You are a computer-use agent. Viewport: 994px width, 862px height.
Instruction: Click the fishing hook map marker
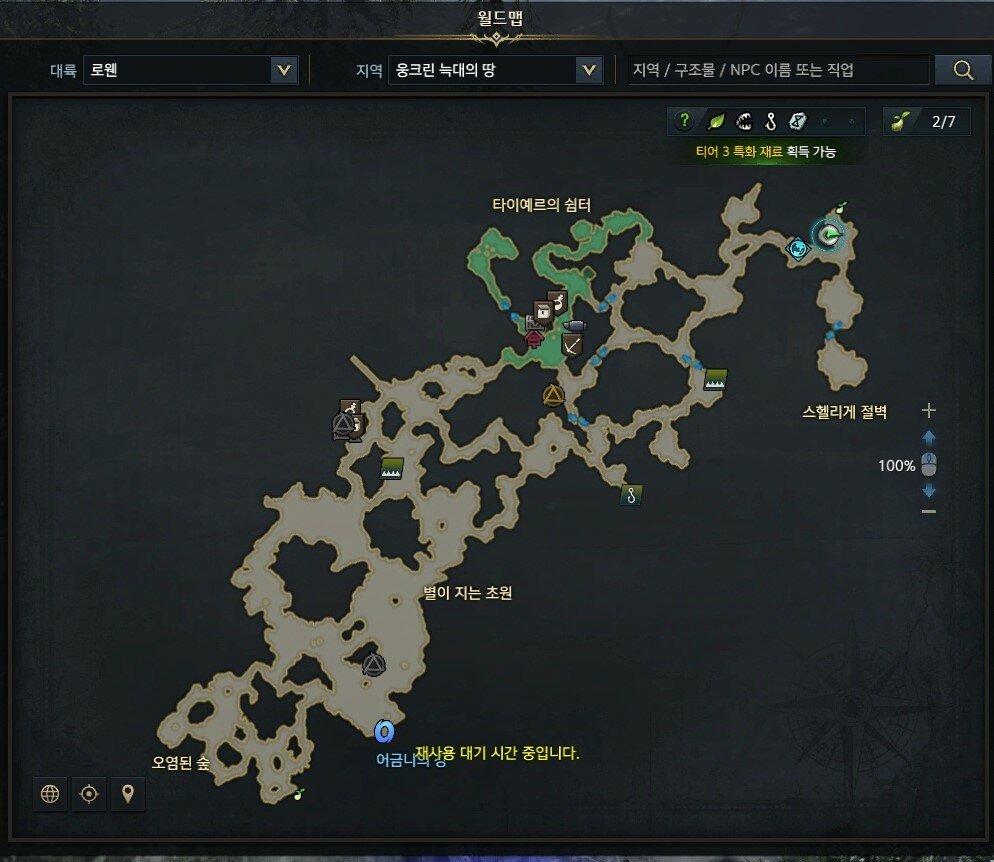(629, 493)
